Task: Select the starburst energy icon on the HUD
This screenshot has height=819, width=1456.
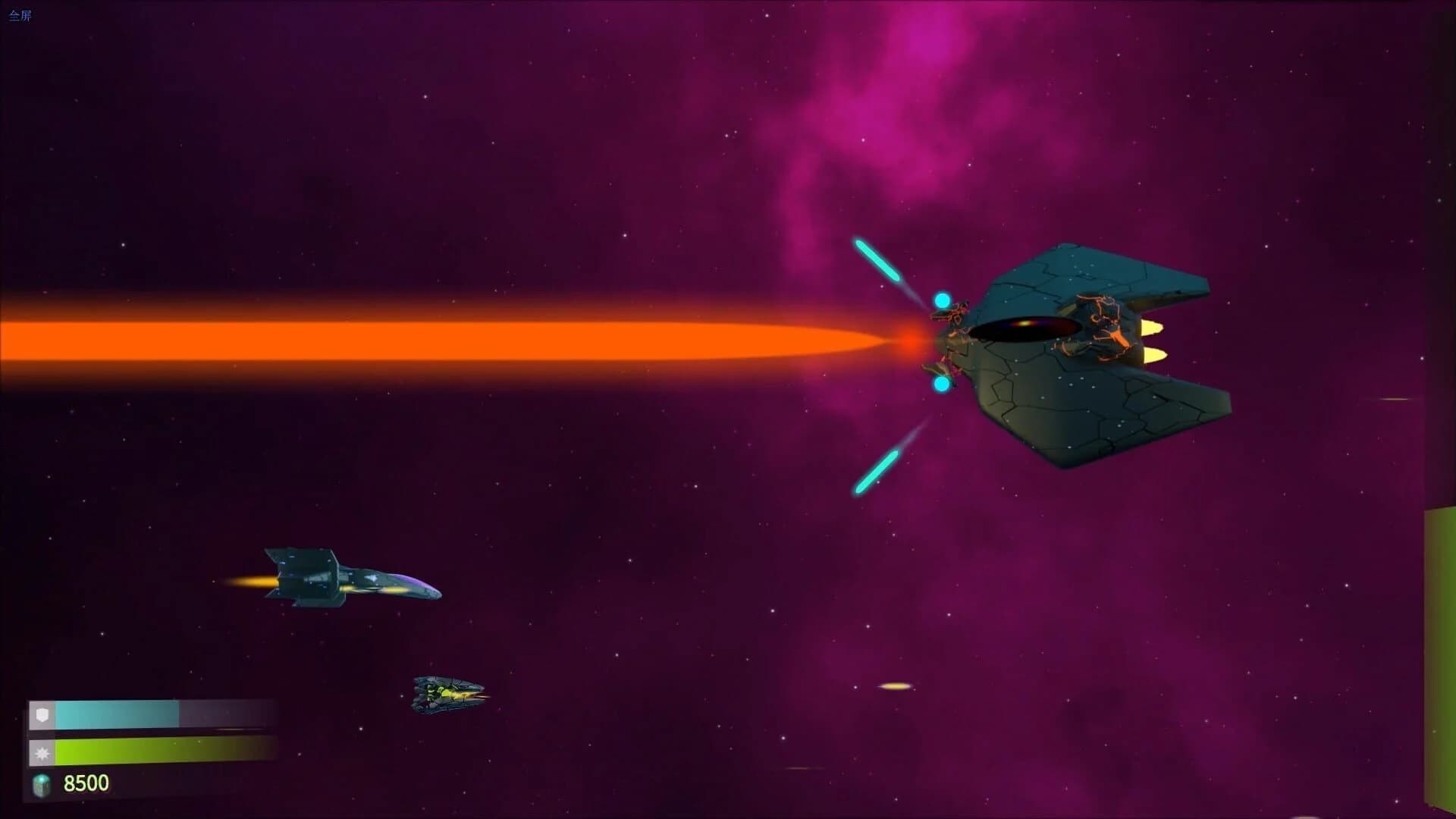Action: click(x=43, y=754)
